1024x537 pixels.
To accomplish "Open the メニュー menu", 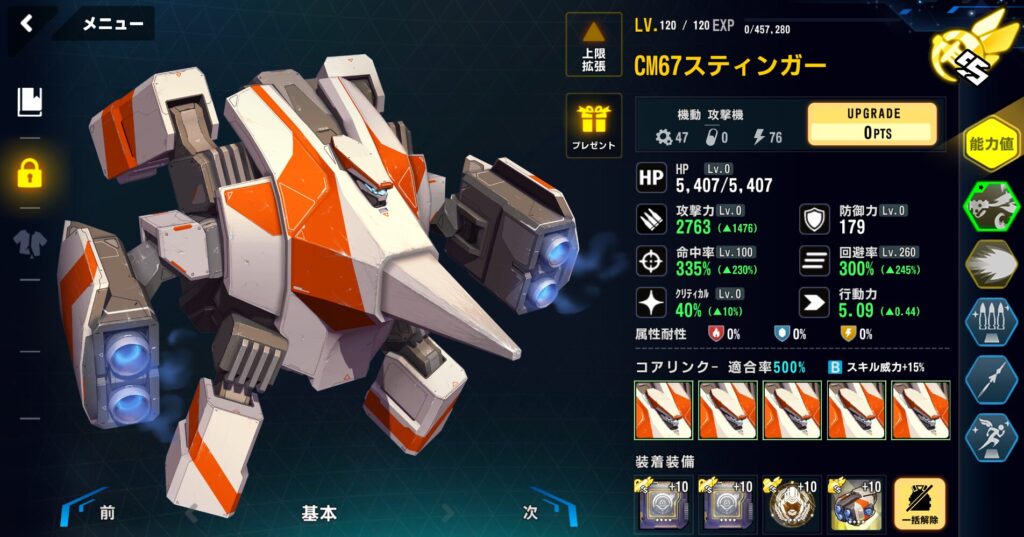I will tap(112, 24).
